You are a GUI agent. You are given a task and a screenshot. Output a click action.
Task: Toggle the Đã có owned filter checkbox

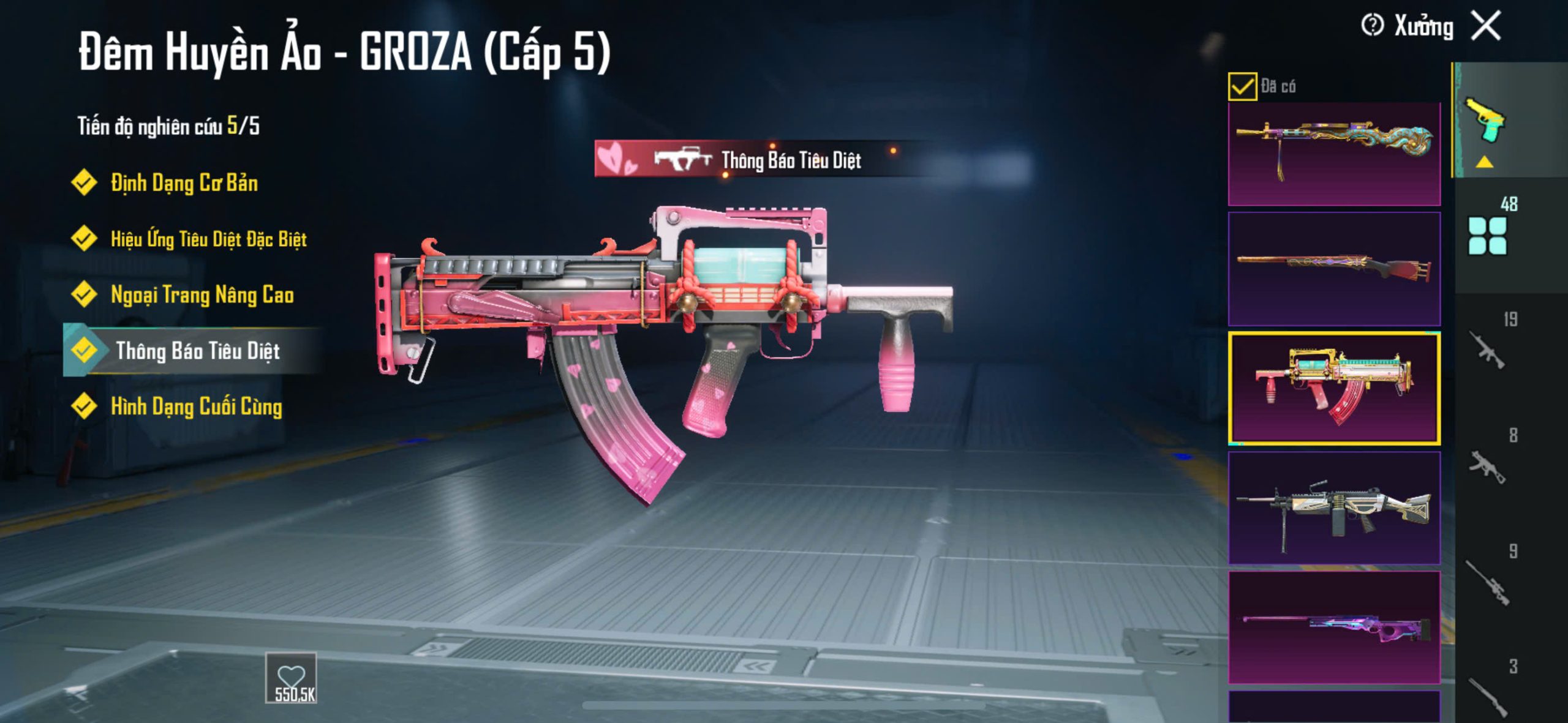(1242, 86)
